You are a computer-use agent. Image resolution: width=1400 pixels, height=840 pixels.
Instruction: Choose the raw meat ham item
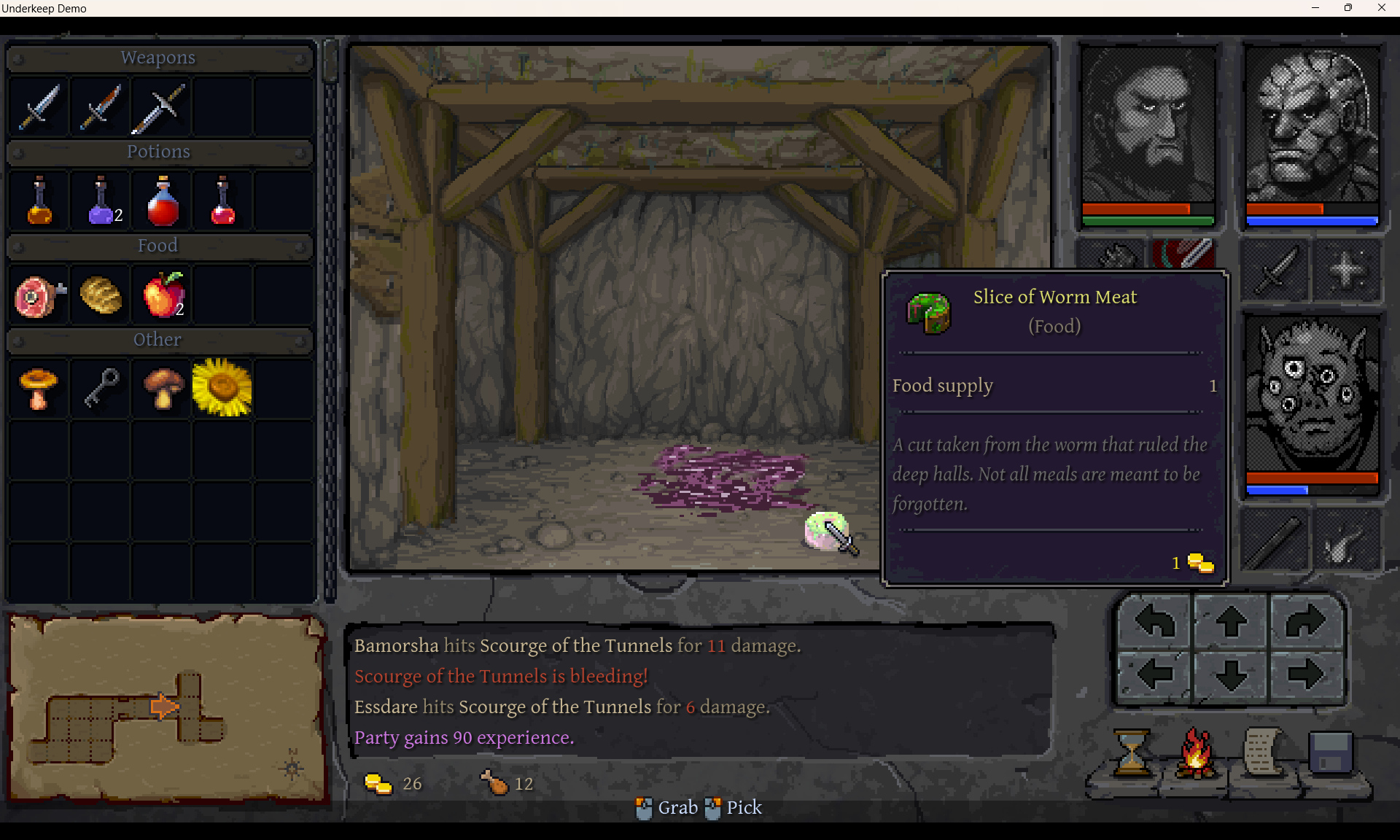(39, 295)
